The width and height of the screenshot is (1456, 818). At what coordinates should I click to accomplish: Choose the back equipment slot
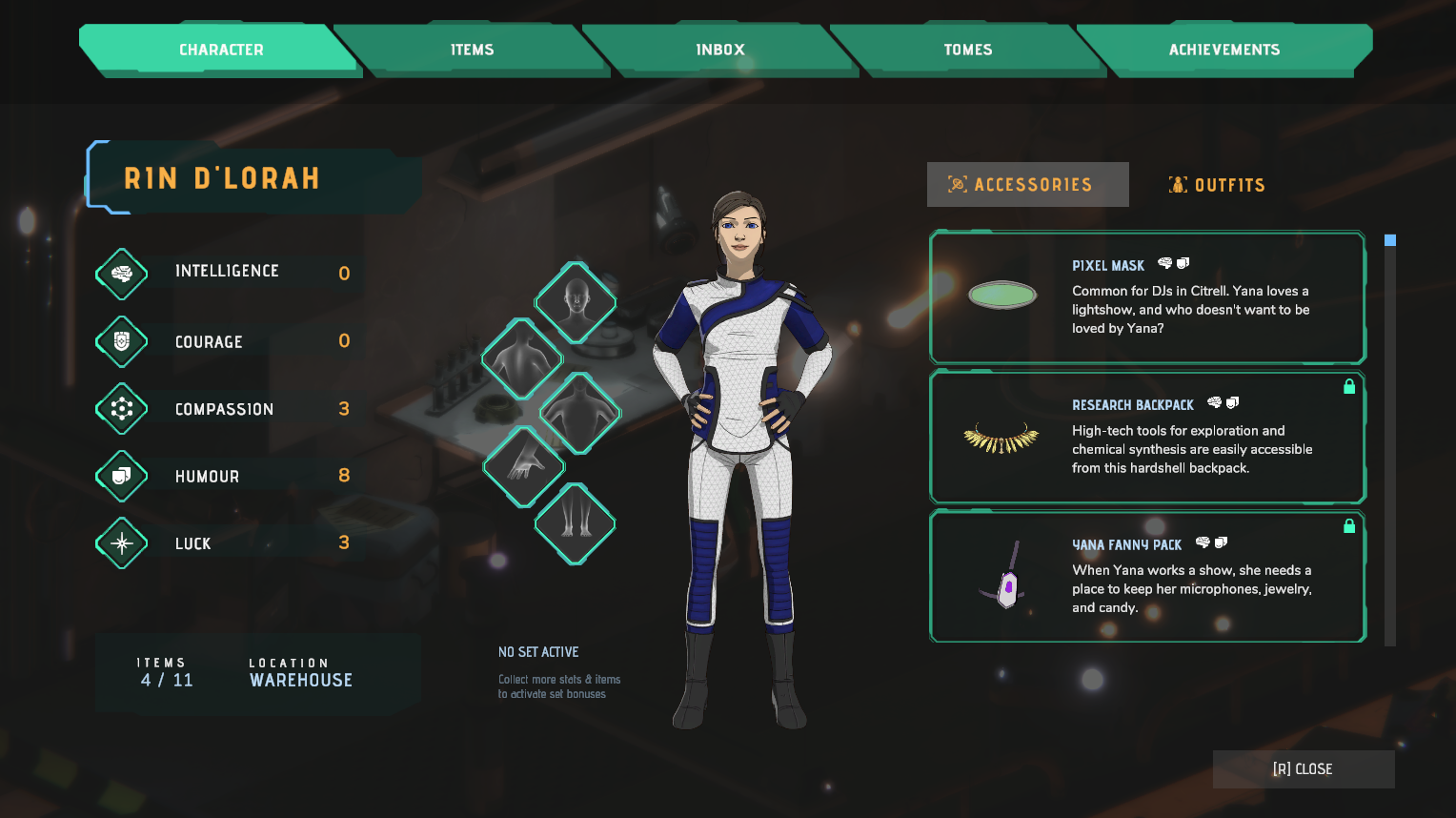pyautogui.click(x=522, y=359)
